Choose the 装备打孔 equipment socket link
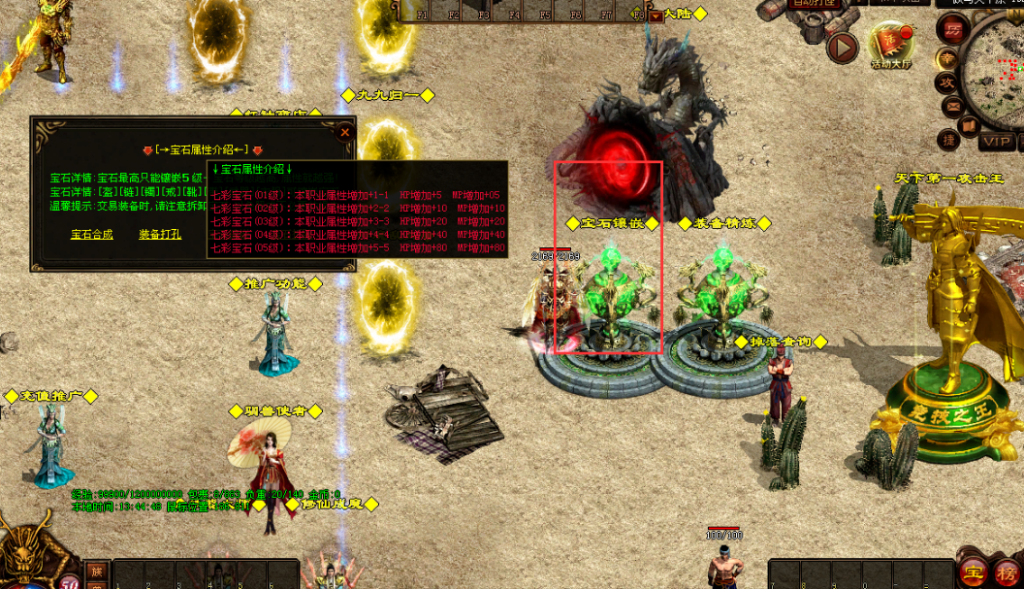Screen dimensions: 1024x589 pos(160,235)
